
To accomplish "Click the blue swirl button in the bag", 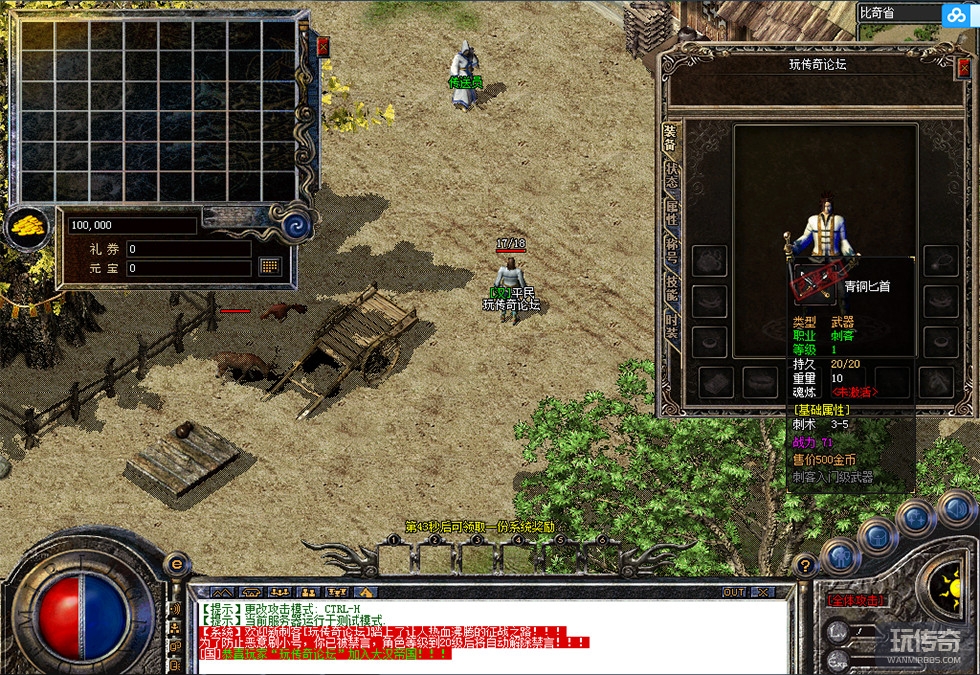I will 295,226.
